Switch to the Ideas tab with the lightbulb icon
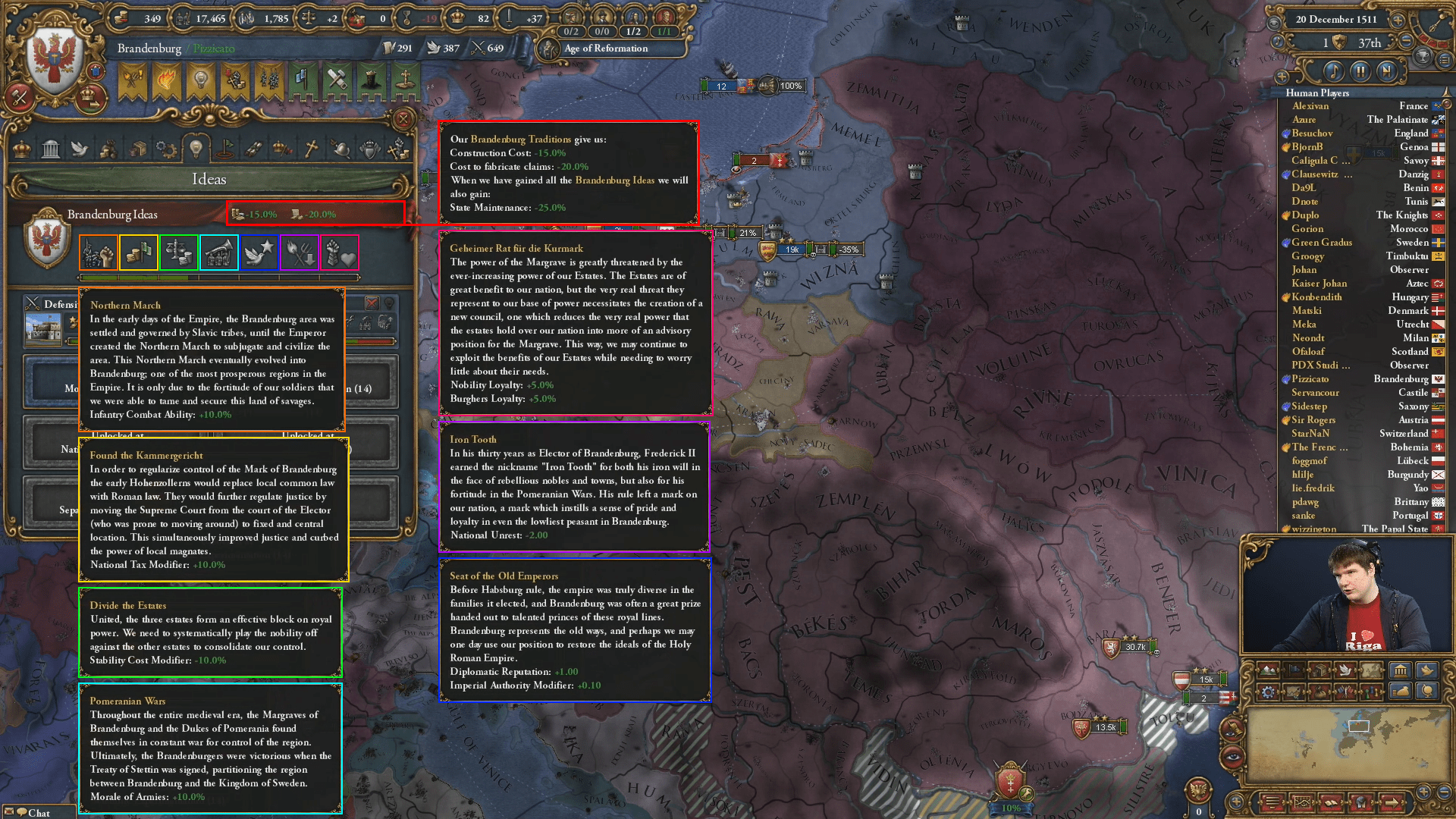 pyautogui.click(x=195, y=148)
